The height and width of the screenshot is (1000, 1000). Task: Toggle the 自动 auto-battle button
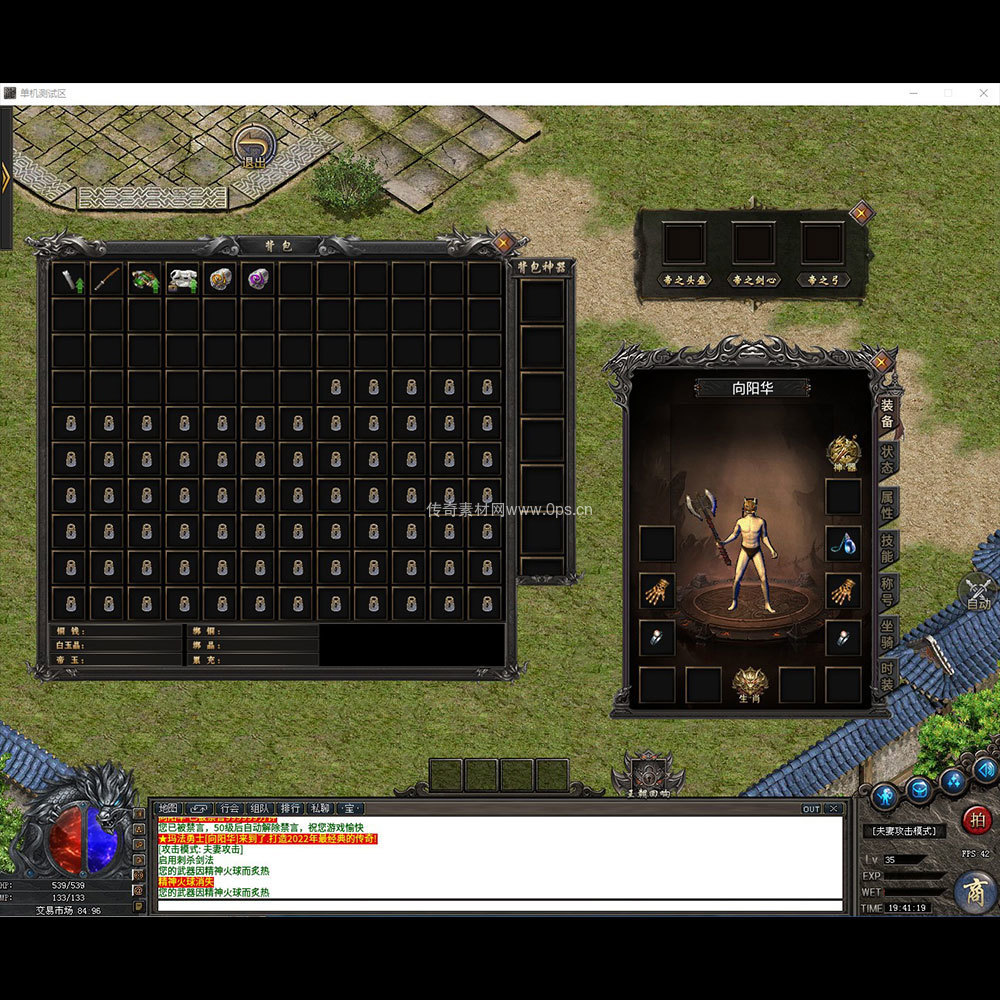pyautogui.click(x=978, y=593)
